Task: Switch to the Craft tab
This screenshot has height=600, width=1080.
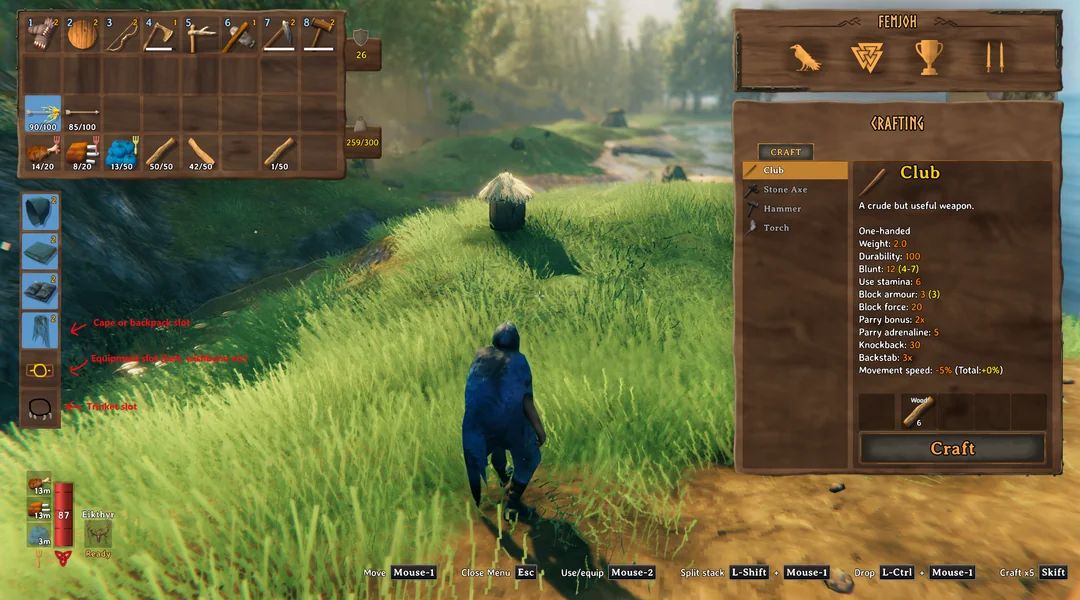Action: tap(785, 152)
